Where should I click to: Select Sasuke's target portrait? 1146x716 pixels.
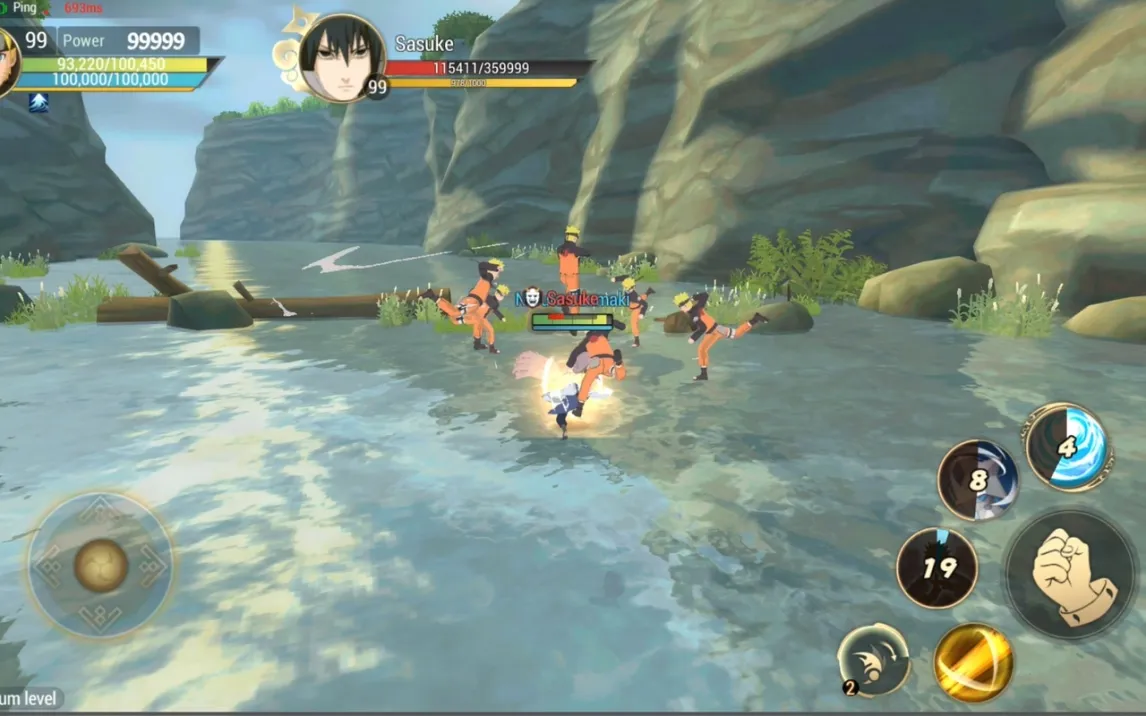[341, 57]
